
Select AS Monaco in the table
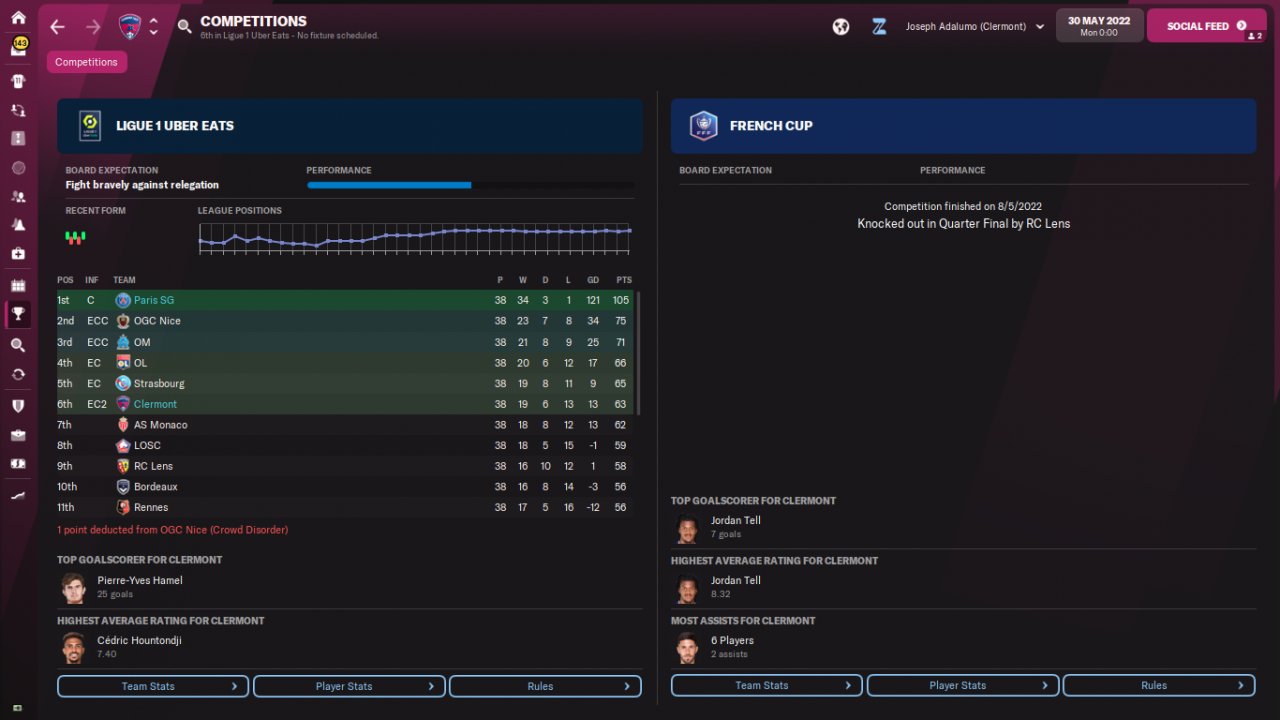click(160, 425)
